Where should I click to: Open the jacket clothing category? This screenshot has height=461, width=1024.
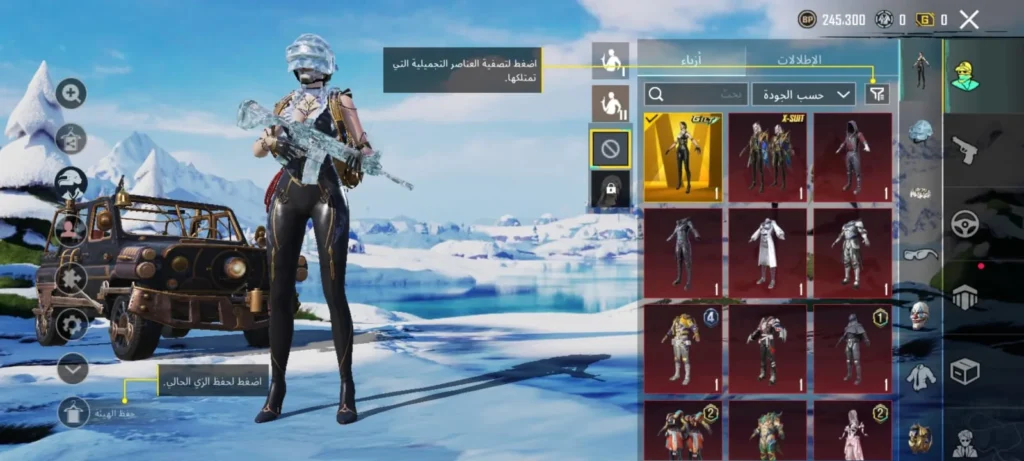(920, 377)
